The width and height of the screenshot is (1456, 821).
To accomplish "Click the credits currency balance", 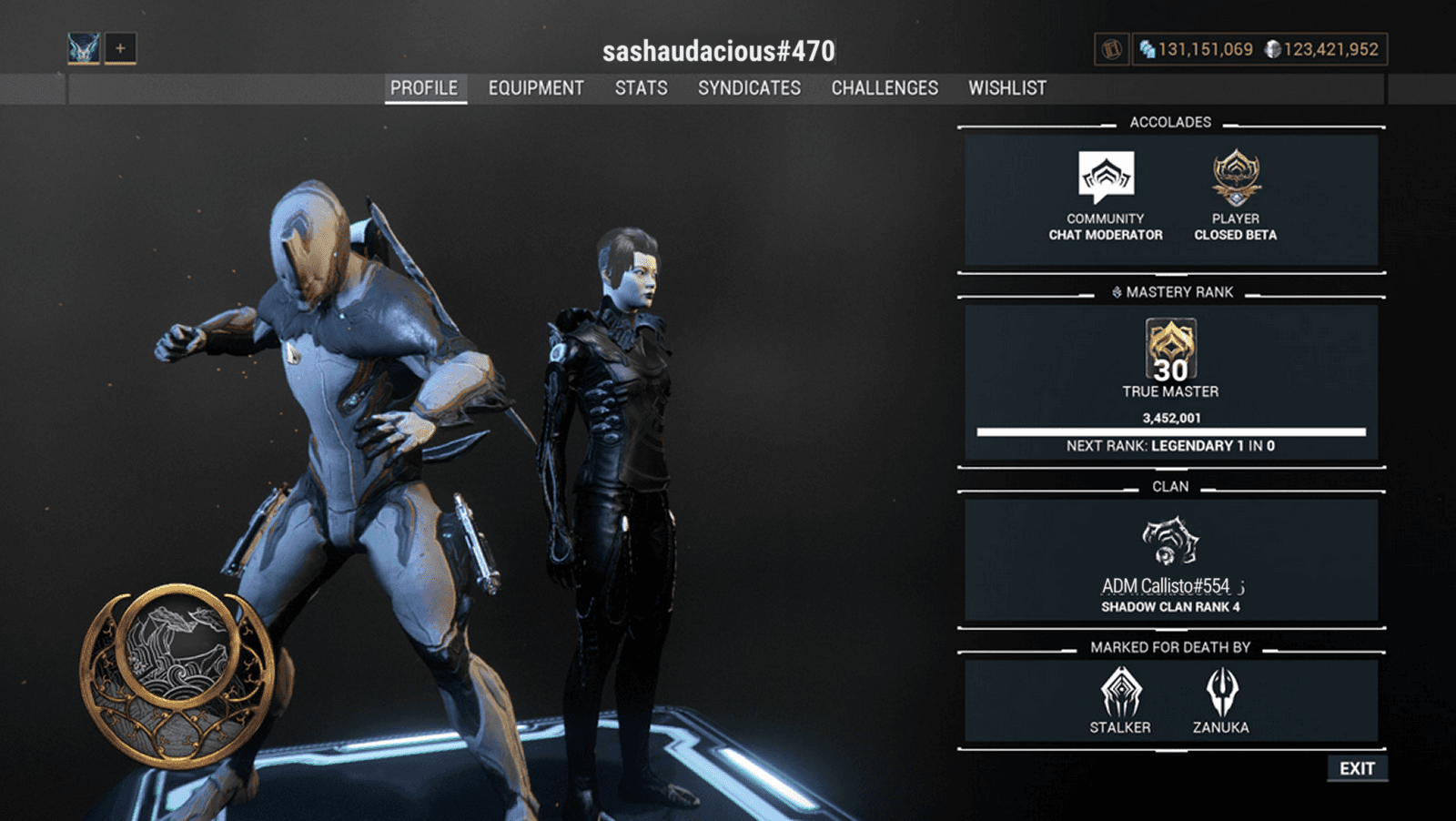I will [1322, 49].
